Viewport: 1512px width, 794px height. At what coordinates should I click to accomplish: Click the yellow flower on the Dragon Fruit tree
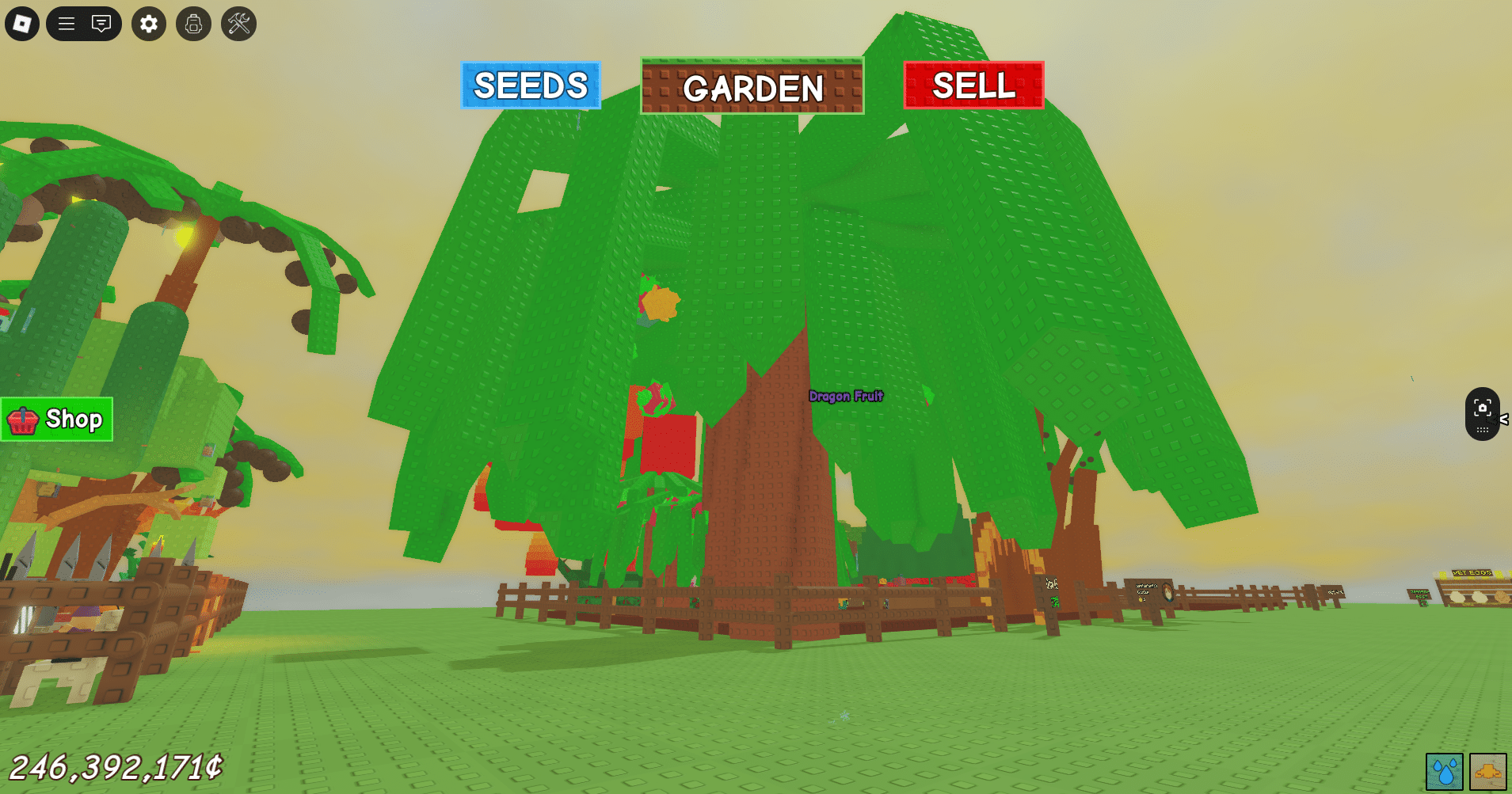660,302
